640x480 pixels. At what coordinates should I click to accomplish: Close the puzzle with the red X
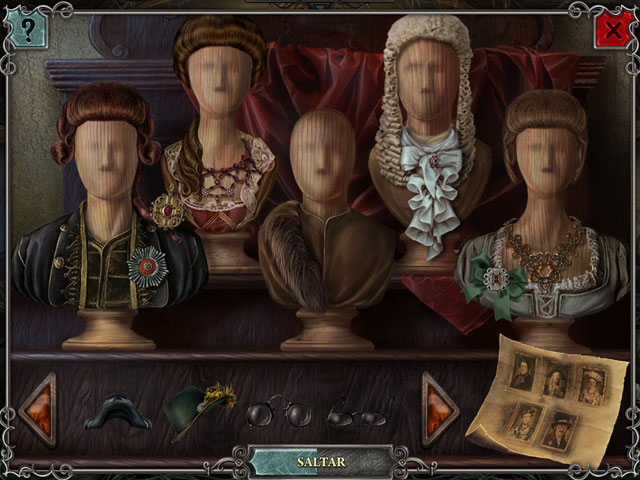(610, 32)
